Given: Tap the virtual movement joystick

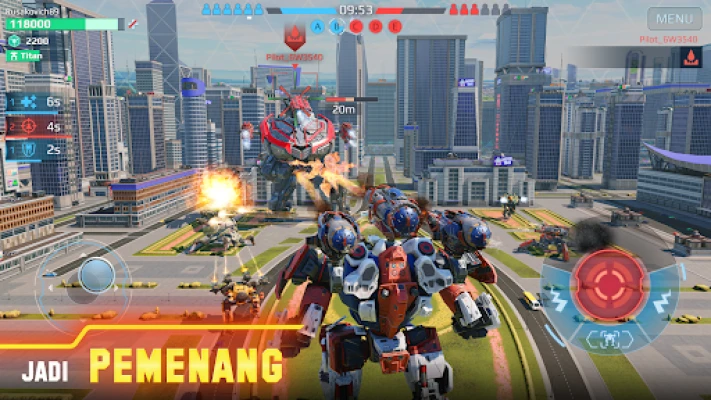Looking at the screenshot, I should tap(97, 275).
